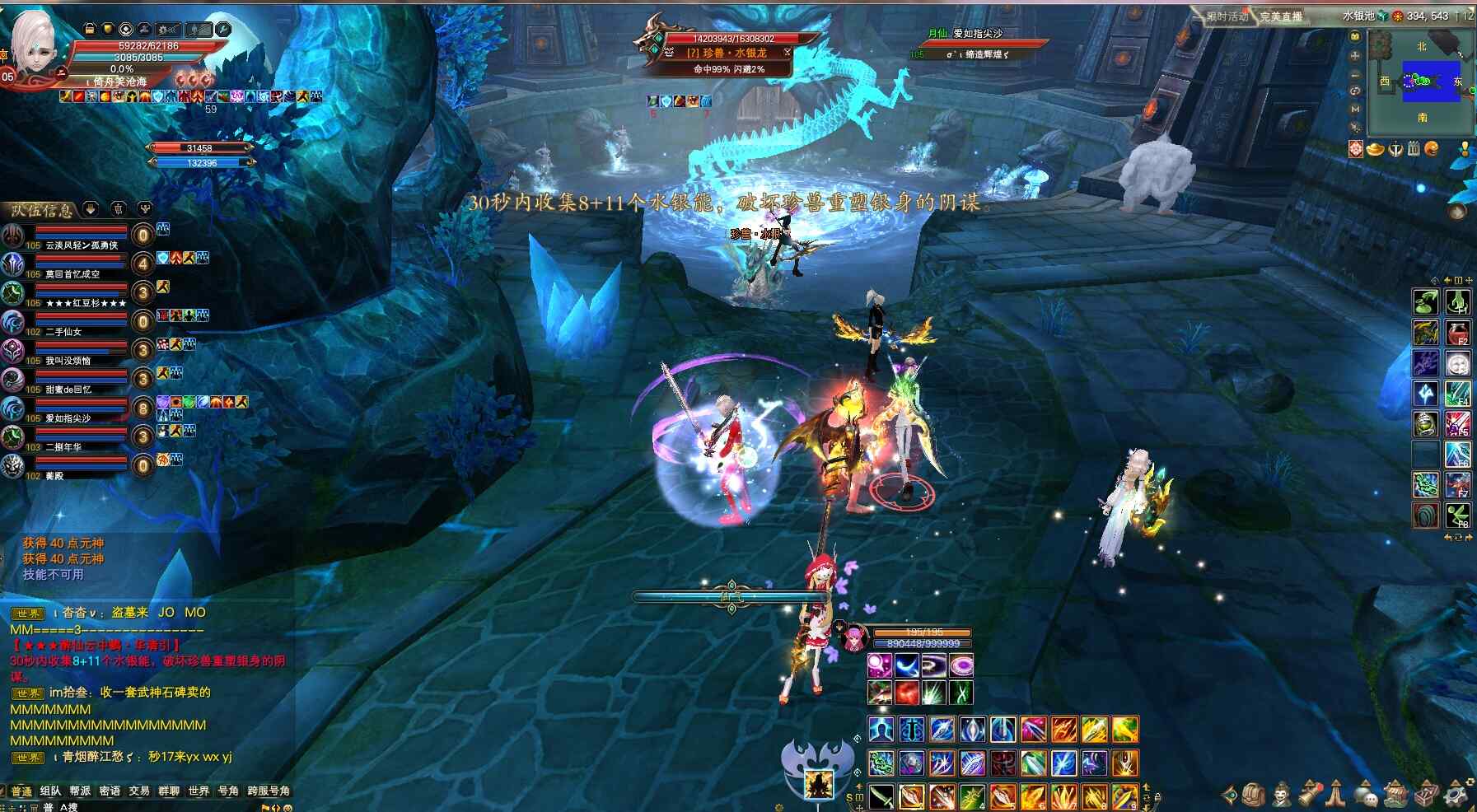Open the world map with the M button
Image resolution: width=1477 pixels, height=812 pixels.
(1355, 109)
